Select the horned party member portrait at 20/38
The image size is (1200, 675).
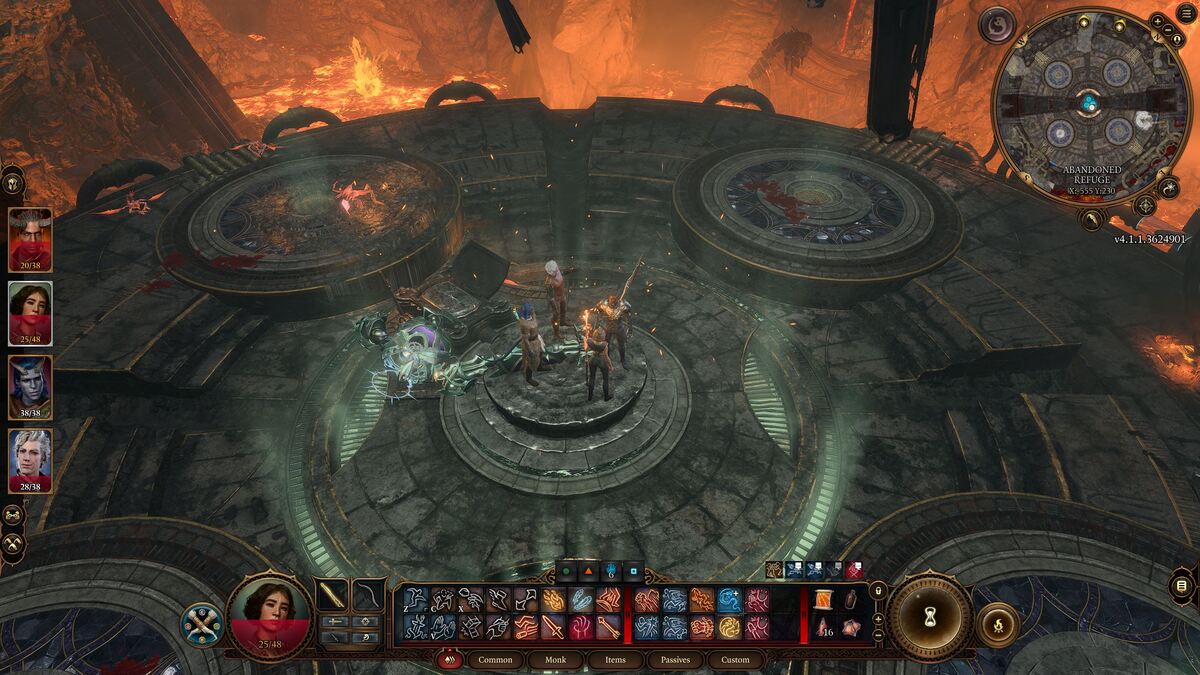(29, 238)
